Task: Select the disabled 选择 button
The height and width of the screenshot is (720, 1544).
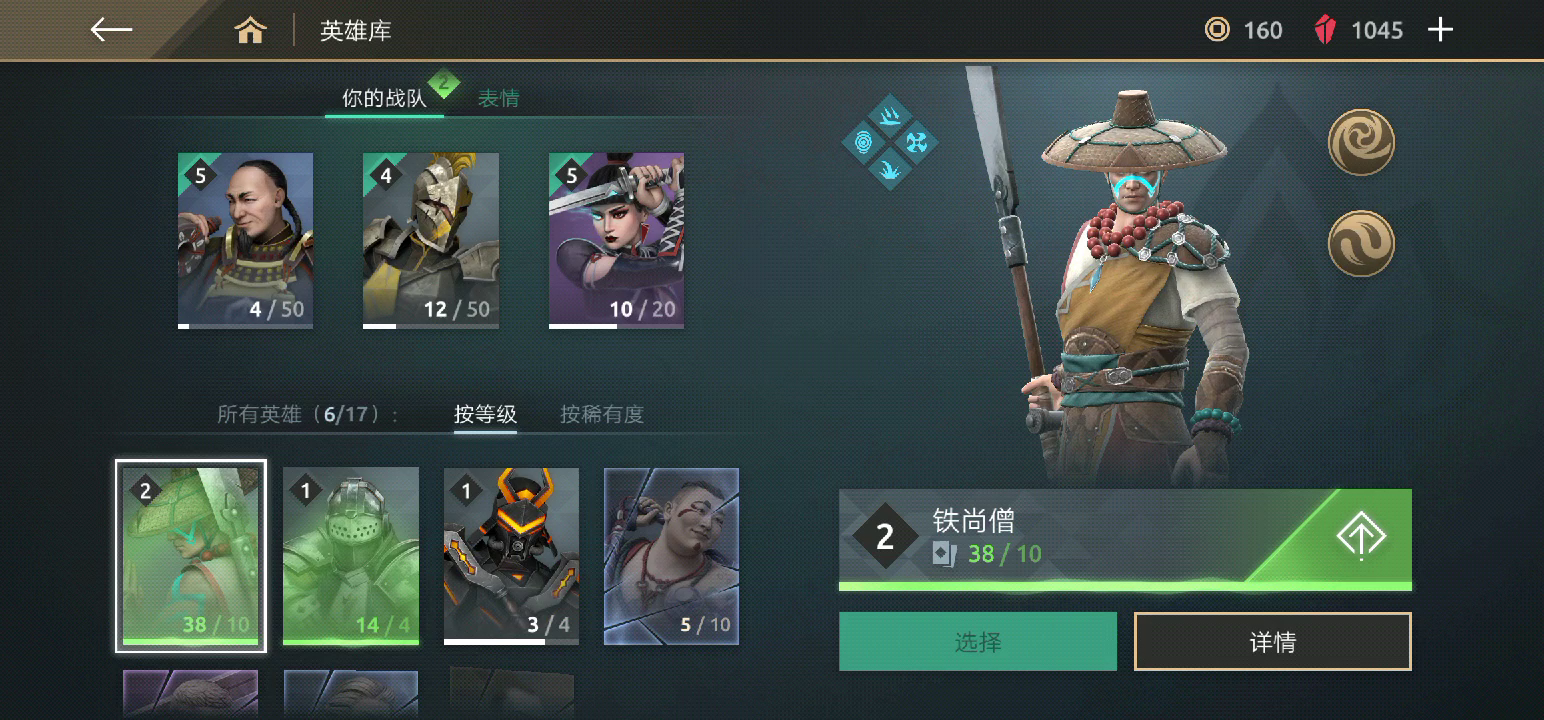Action: (977, 641)
